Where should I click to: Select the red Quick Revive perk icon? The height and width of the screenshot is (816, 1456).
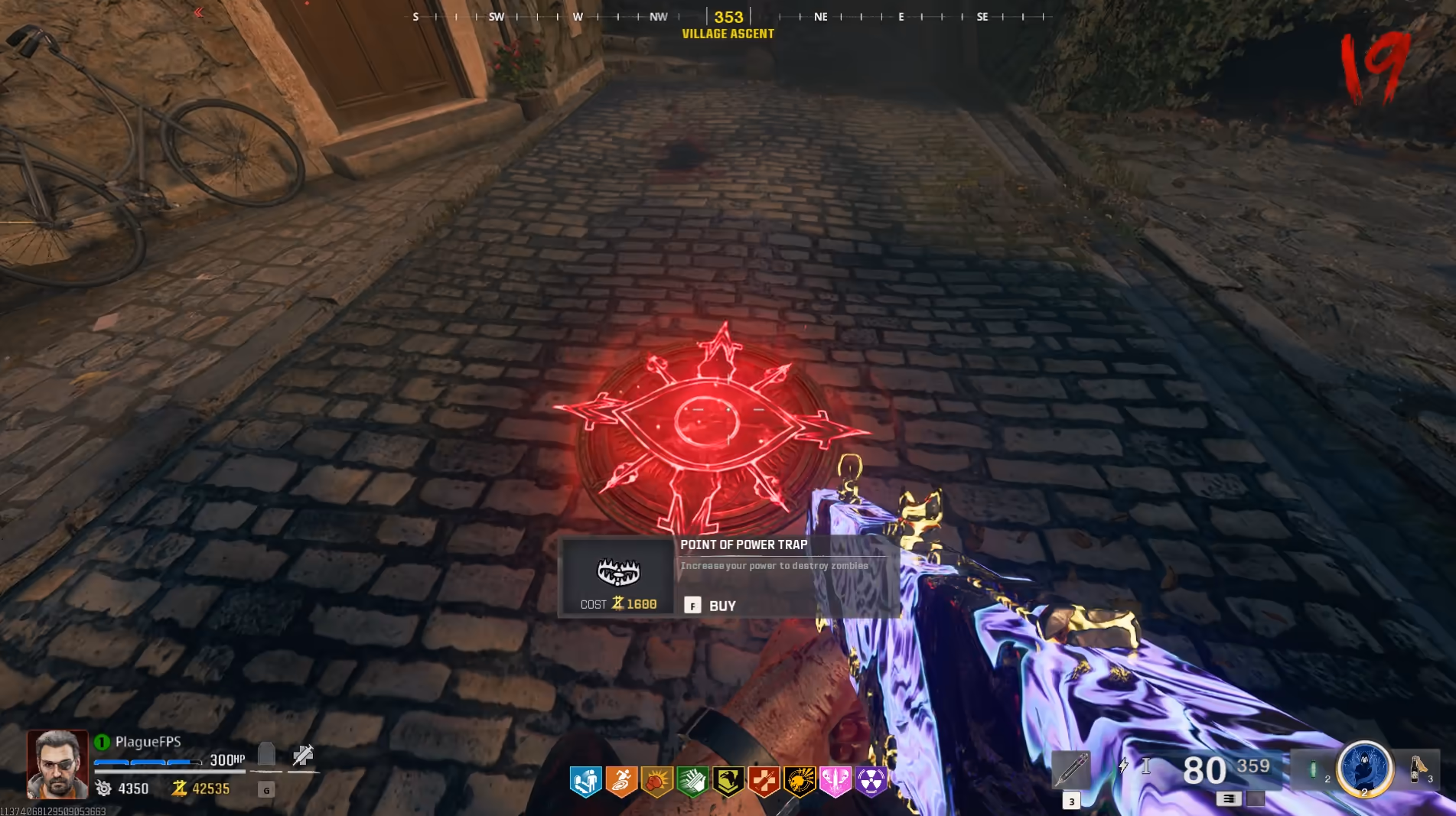tap(764, 782)
